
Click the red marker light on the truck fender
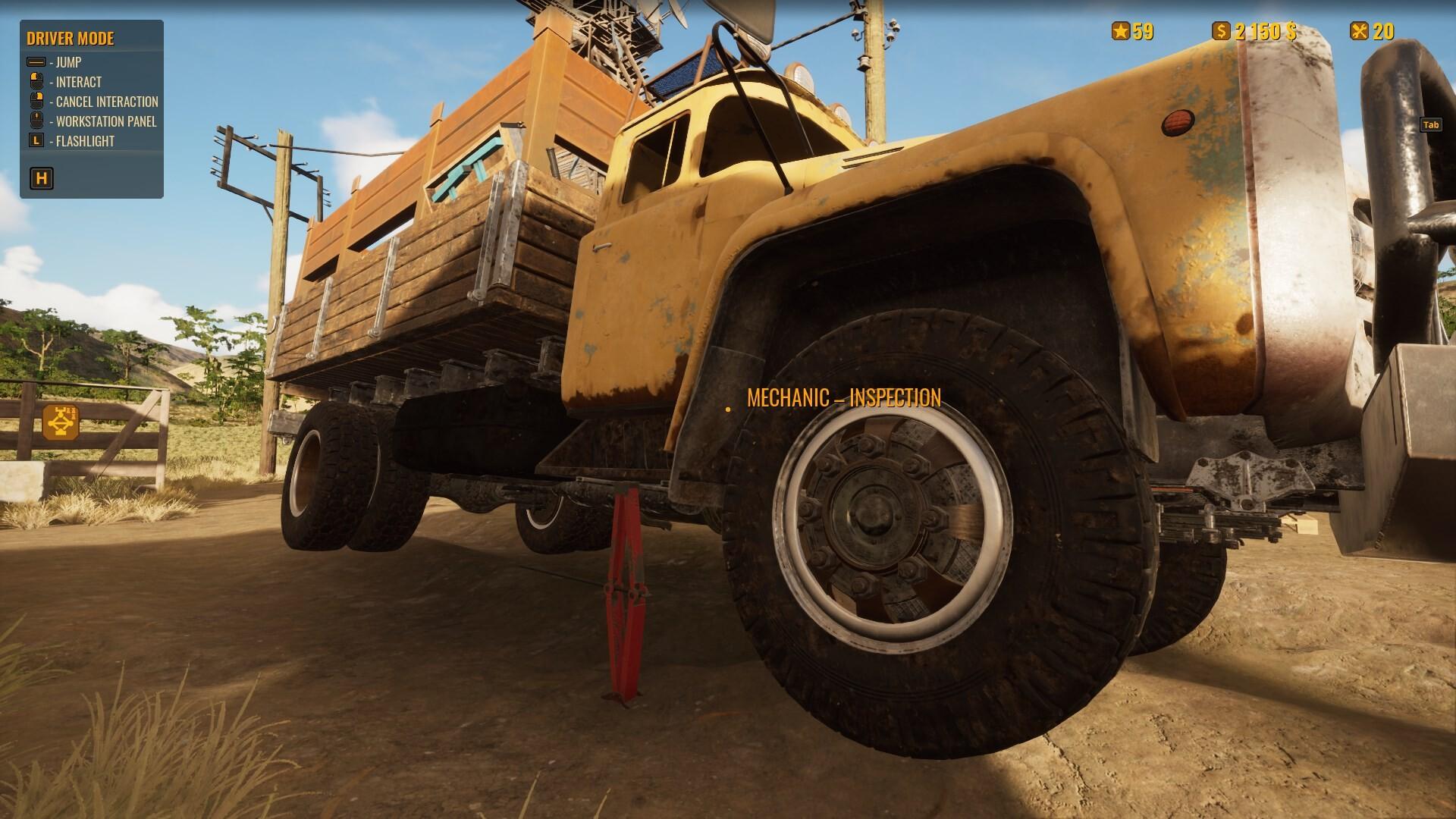click(1177, 121)
